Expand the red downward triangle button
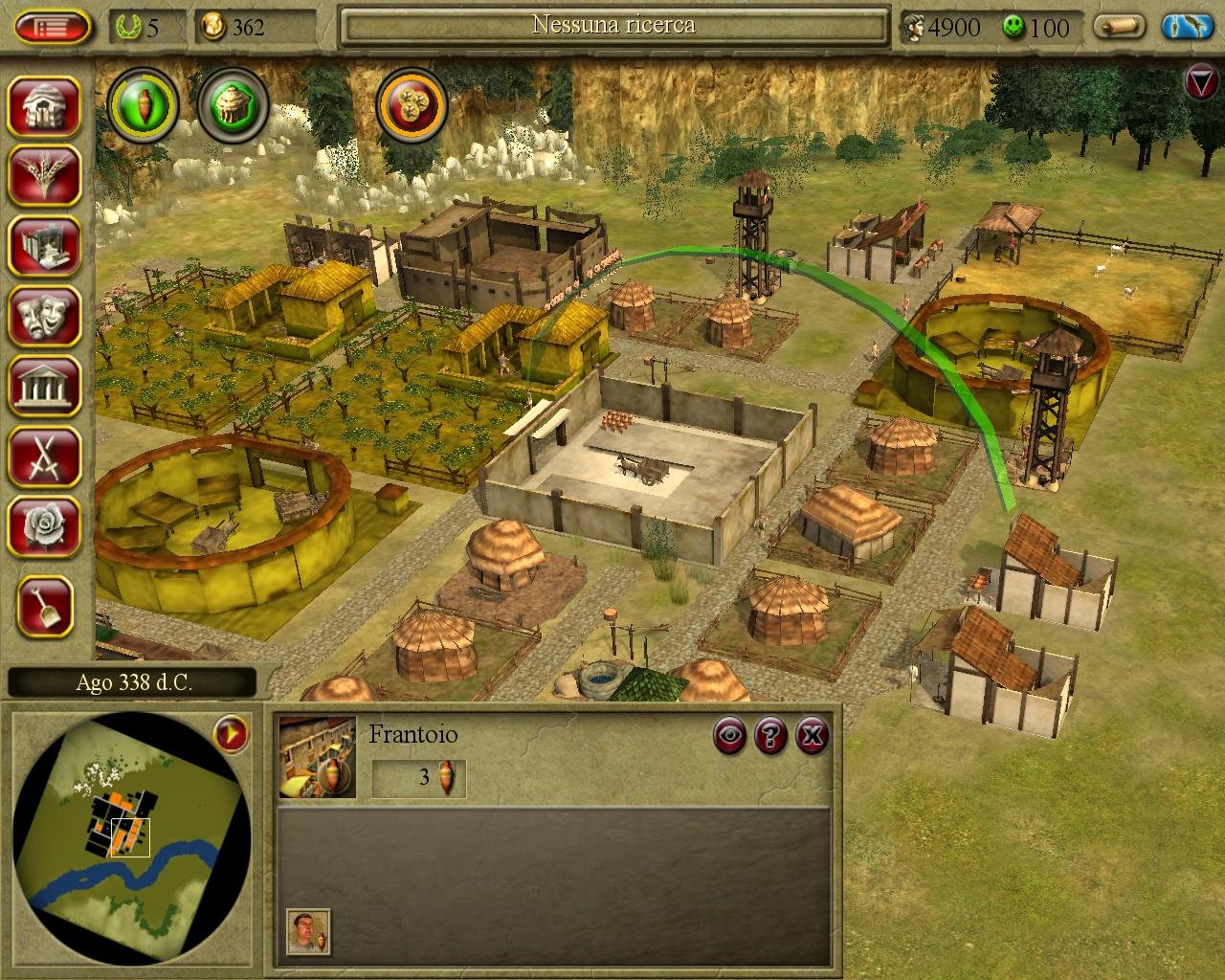Image resolution: width=1225 pixels, height=980 pixels. 1200,82
